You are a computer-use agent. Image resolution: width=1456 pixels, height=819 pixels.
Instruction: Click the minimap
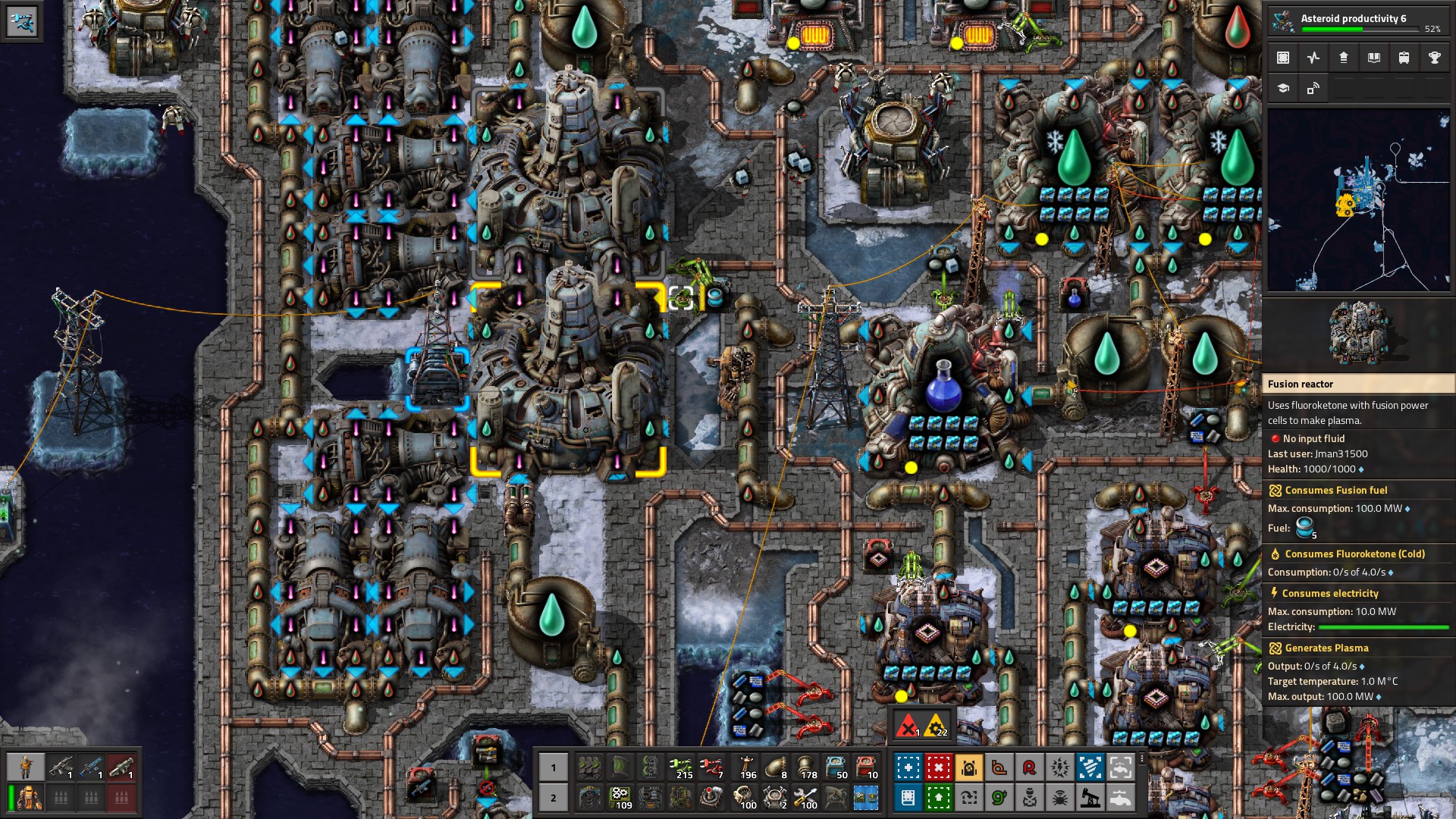[x=1358, y=200]
